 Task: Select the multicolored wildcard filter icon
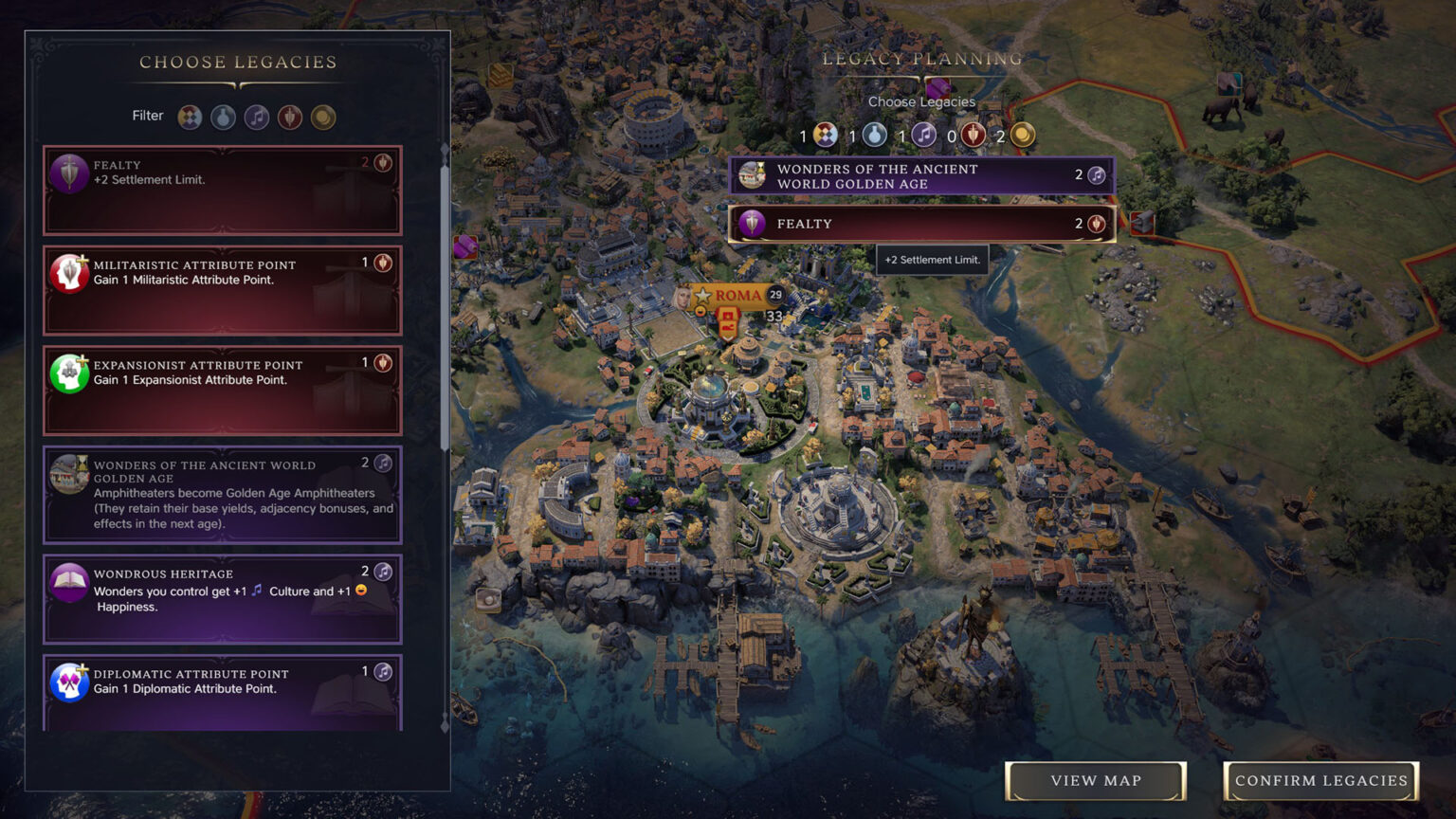click(x=190, y=117)
